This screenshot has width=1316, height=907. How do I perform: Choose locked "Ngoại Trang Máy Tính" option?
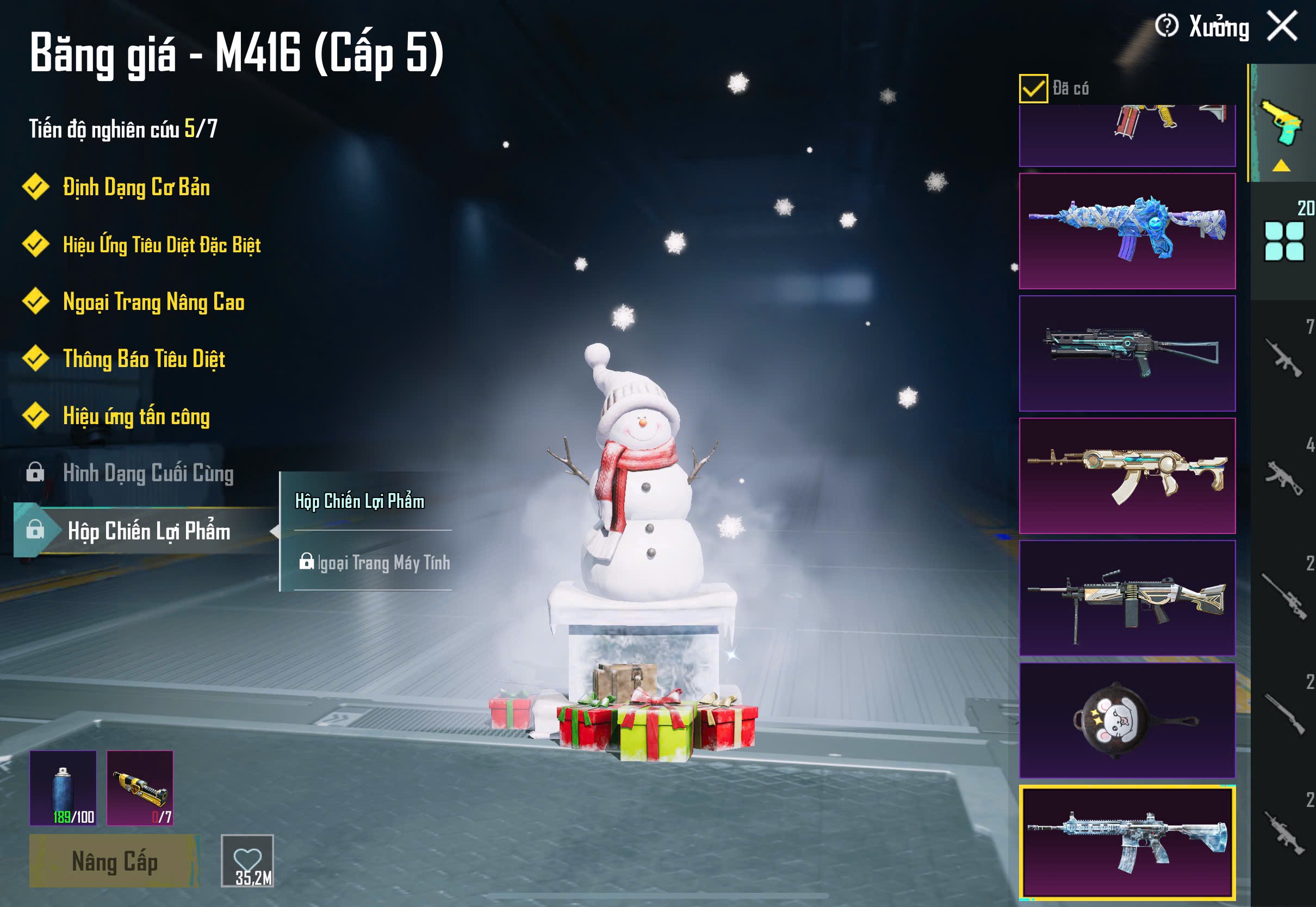click(375, 563)
